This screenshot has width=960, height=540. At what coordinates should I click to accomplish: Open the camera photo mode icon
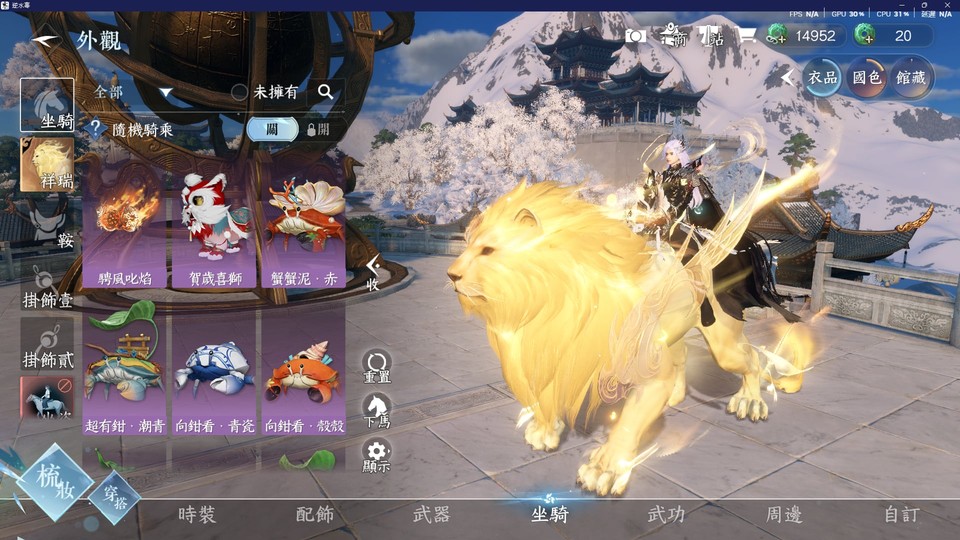point(635,36)
